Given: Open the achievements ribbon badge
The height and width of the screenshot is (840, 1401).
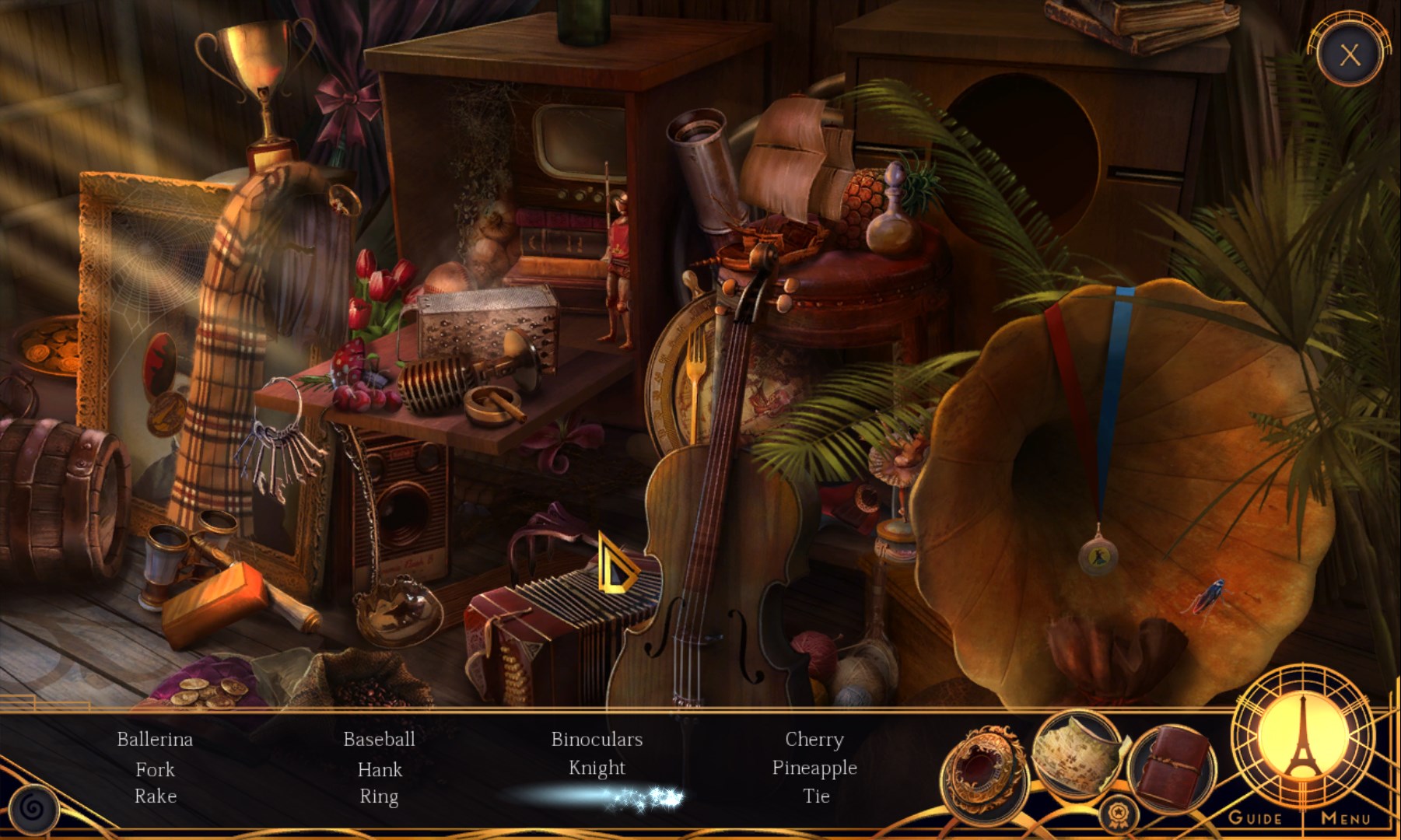Looking at the screenshot, I should click(1118, 815).
